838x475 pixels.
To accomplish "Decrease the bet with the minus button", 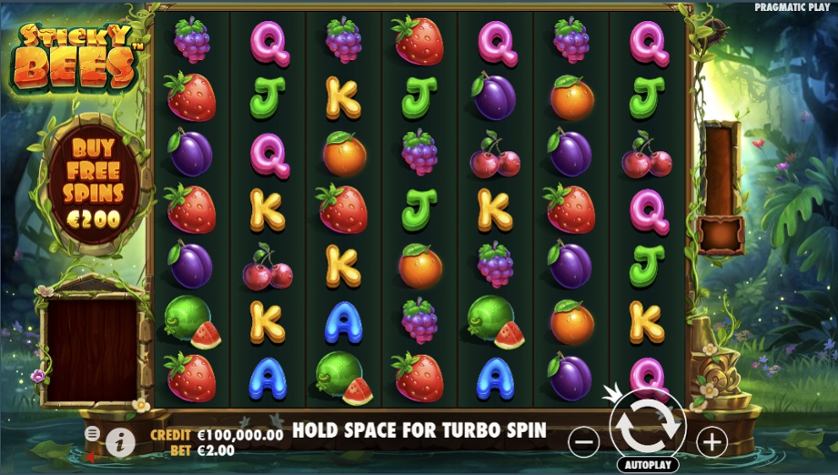I will pos(586,439).
